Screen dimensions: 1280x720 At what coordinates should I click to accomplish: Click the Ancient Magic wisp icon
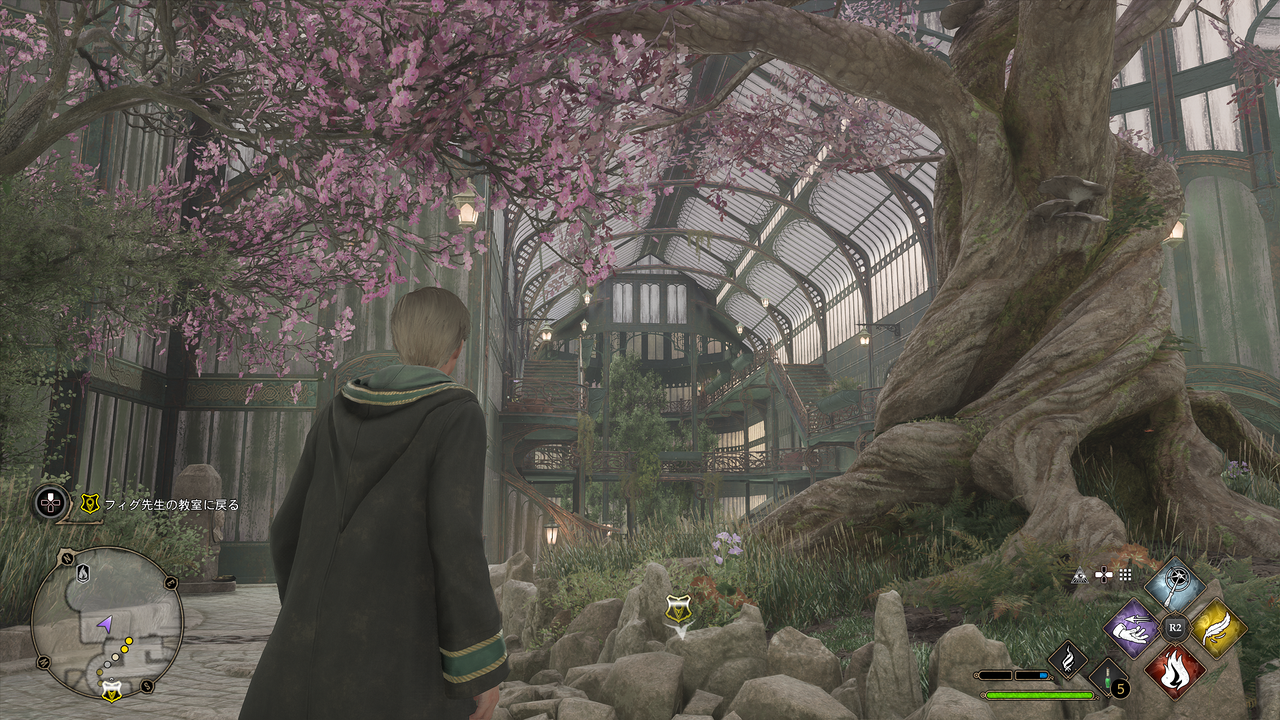(1066, 659)
